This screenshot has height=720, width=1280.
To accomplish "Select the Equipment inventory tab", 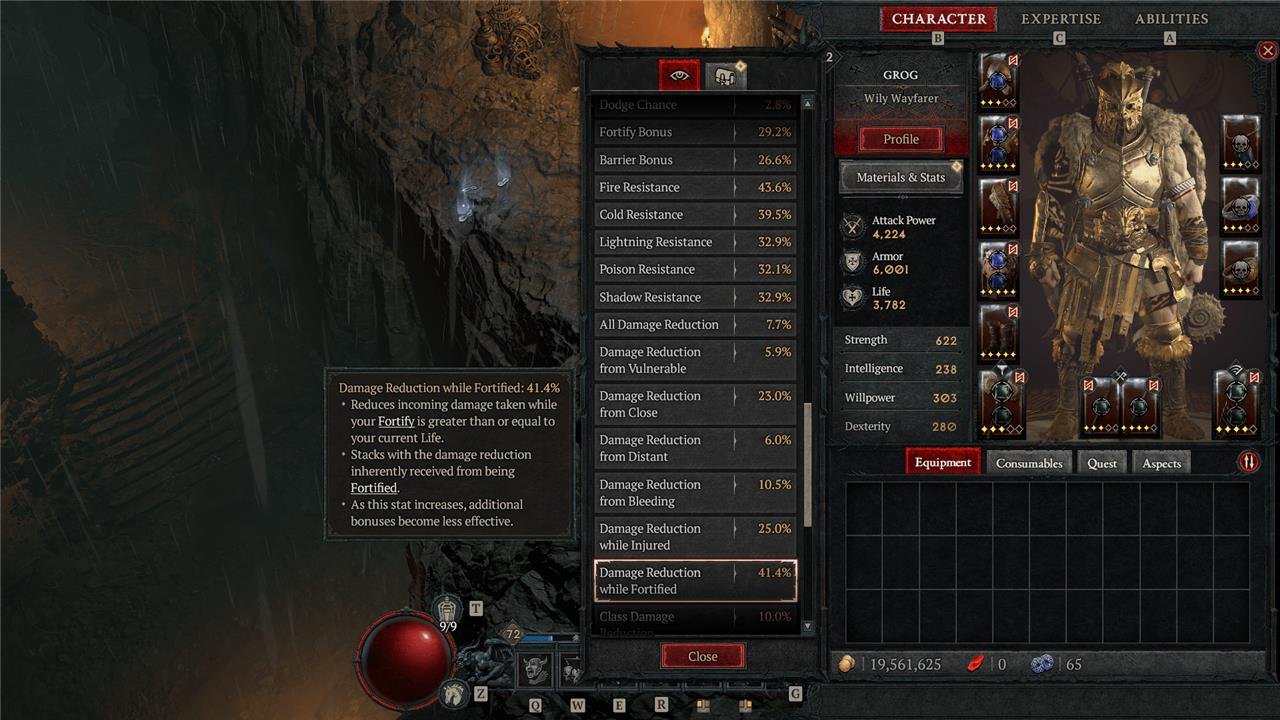I will coord(942,463).
